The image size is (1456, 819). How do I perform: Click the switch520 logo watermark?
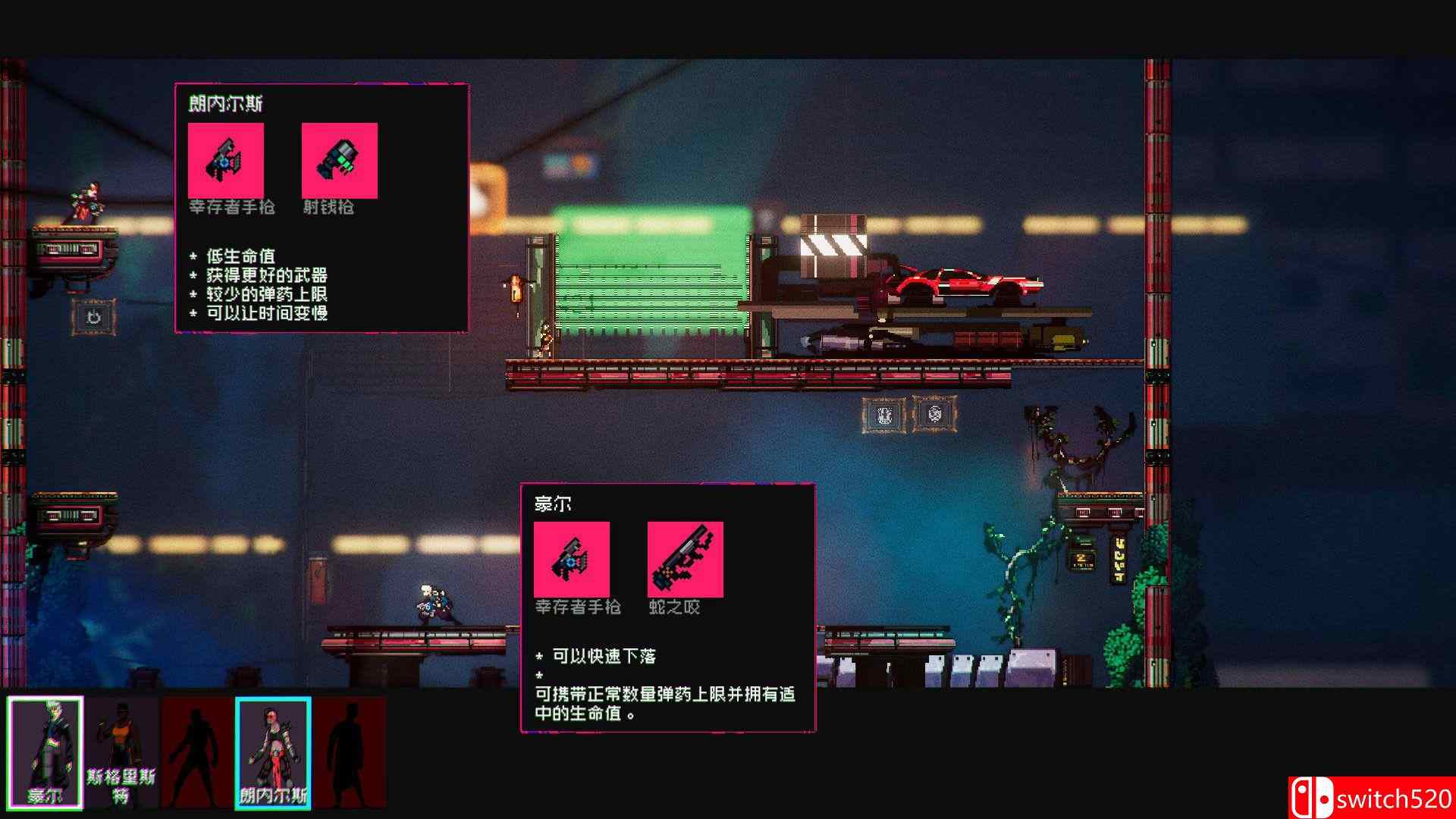tap(1380, 795)
